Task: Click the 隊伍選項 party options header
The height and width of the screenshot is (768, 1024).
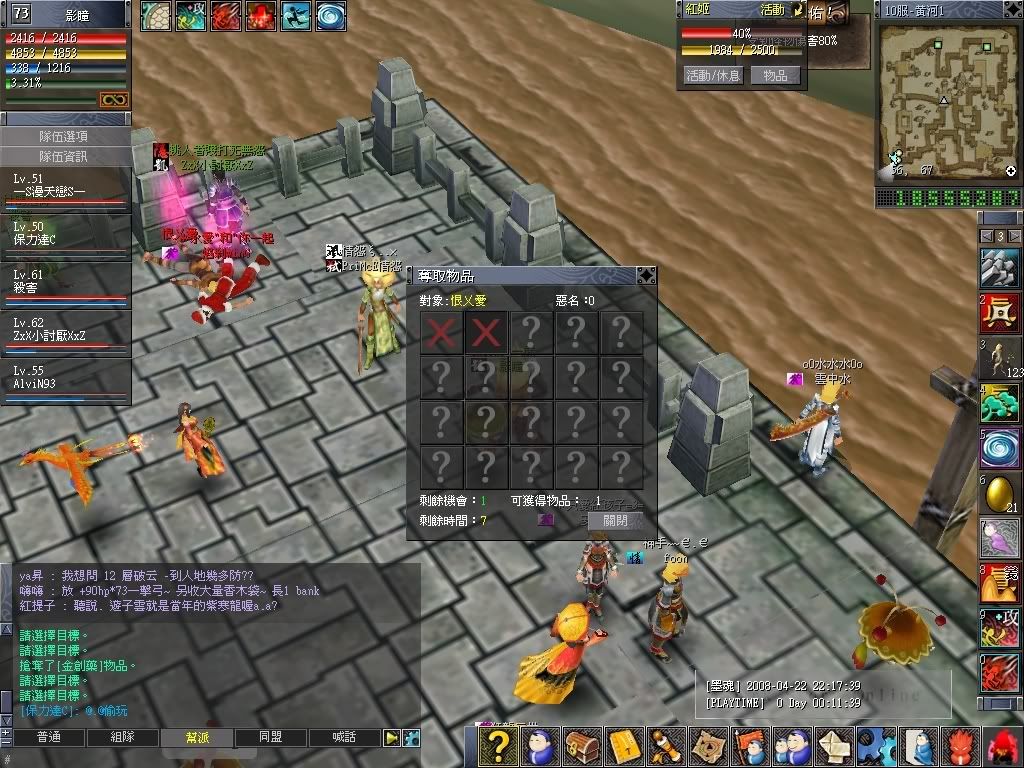Action: (64, 136)
